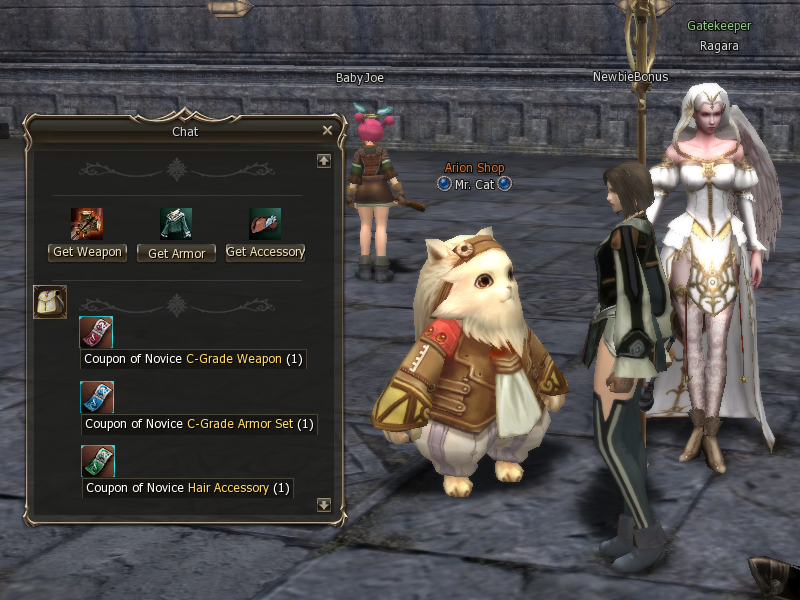This screenshot has height=600, width=800.
Task: Choose the Get Armor button
Action: coord(176,253)
